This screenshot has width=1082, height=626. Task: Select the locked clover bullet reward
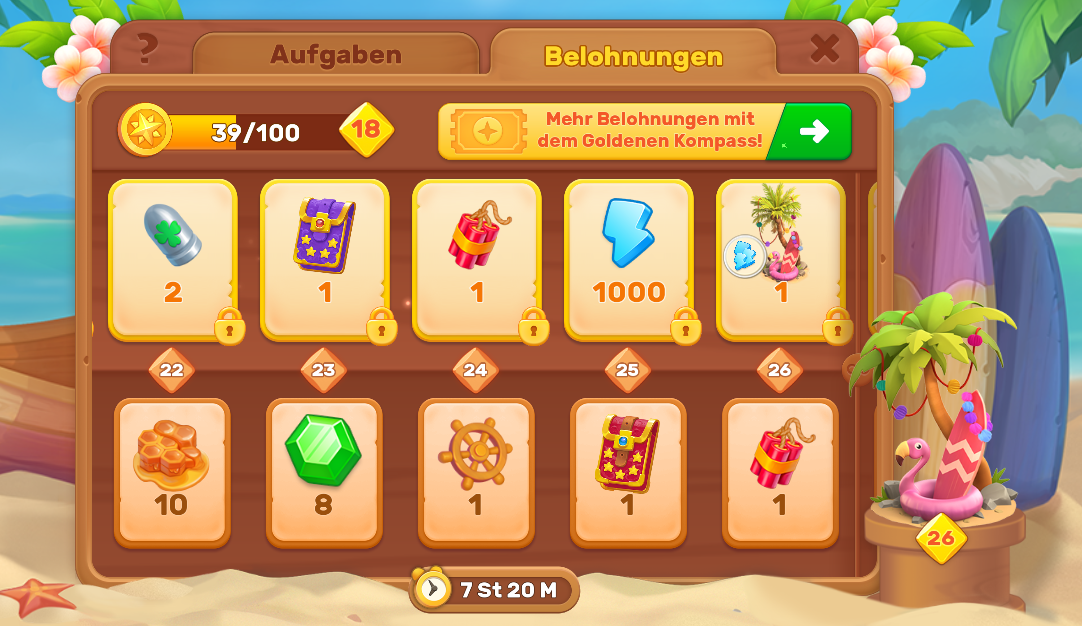[x=173, y=259]
